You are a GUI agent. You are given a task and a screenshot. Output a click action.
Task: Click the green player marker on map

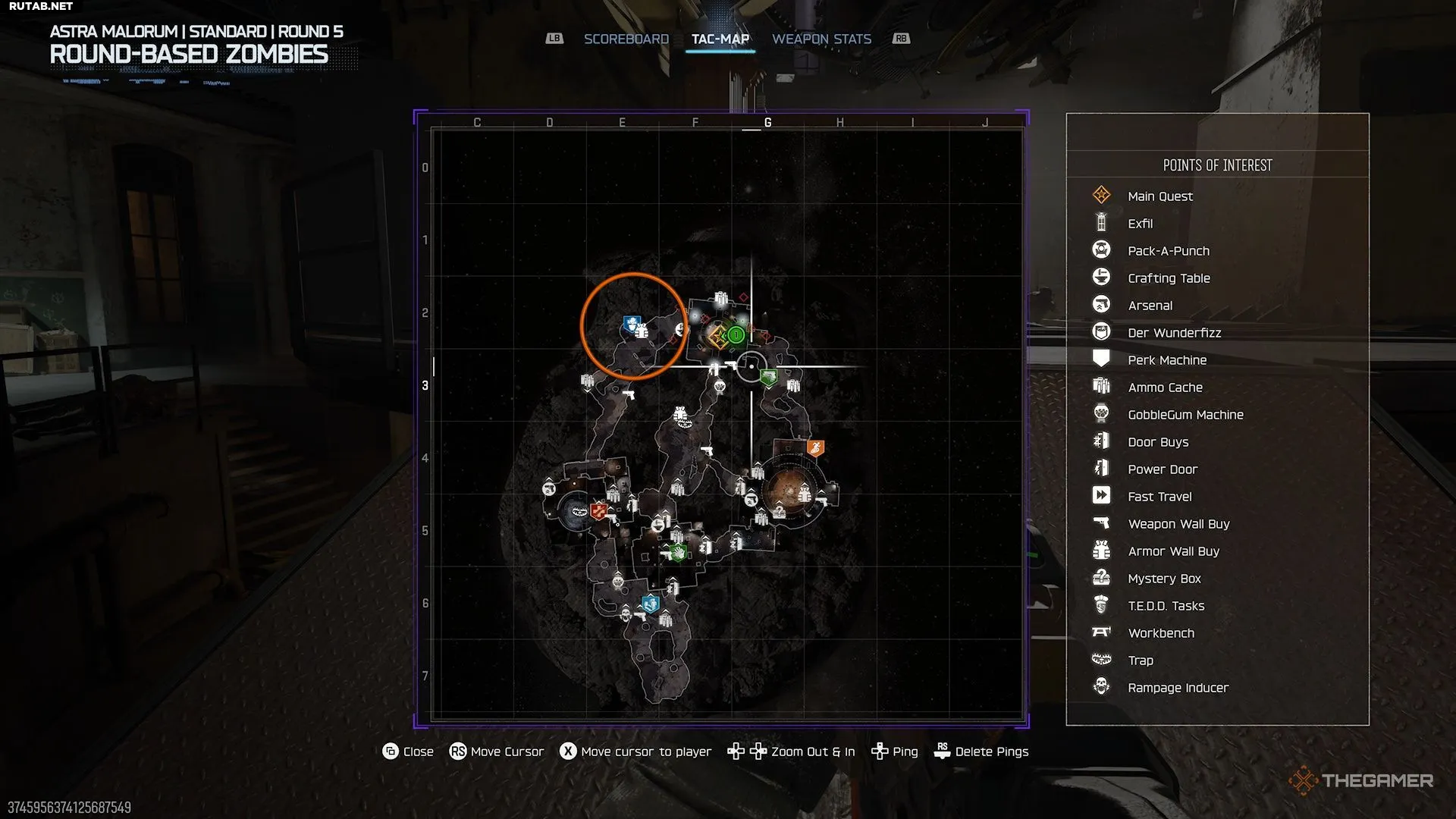pos(736,334)
